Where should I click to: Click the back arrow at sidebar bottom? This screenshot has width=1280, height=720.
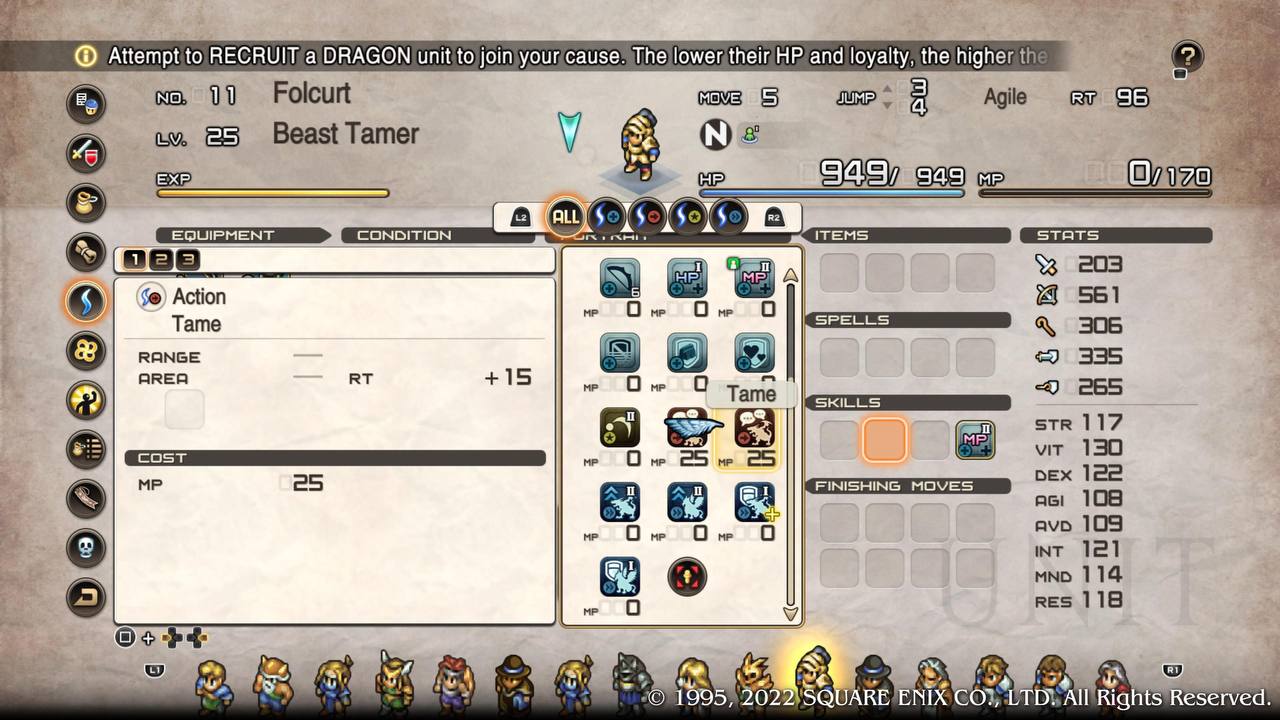[86, 596]
